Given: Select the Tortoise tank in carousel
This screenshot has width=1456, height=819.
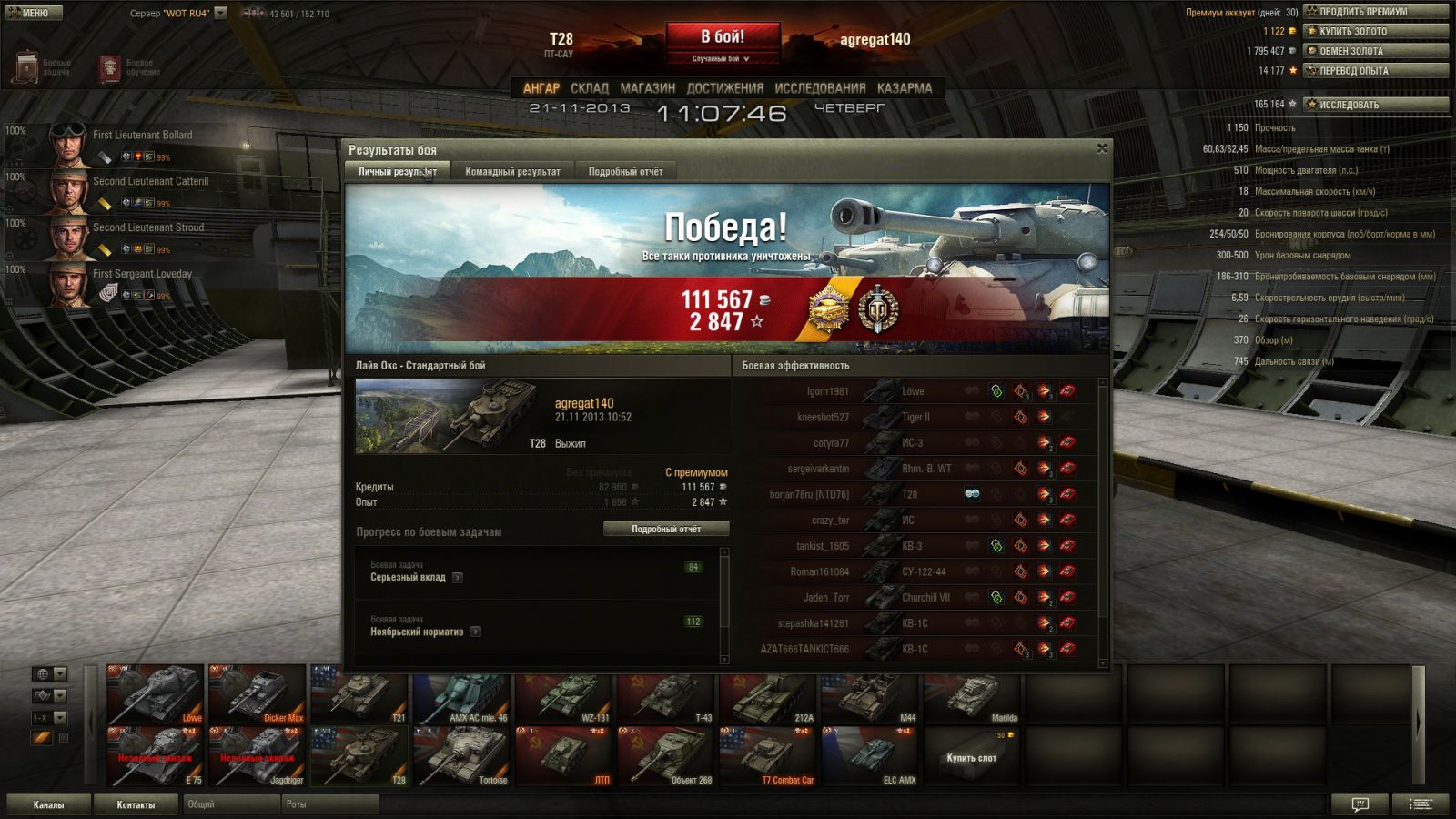Looking at the screenshot, I should click(463, 757).
